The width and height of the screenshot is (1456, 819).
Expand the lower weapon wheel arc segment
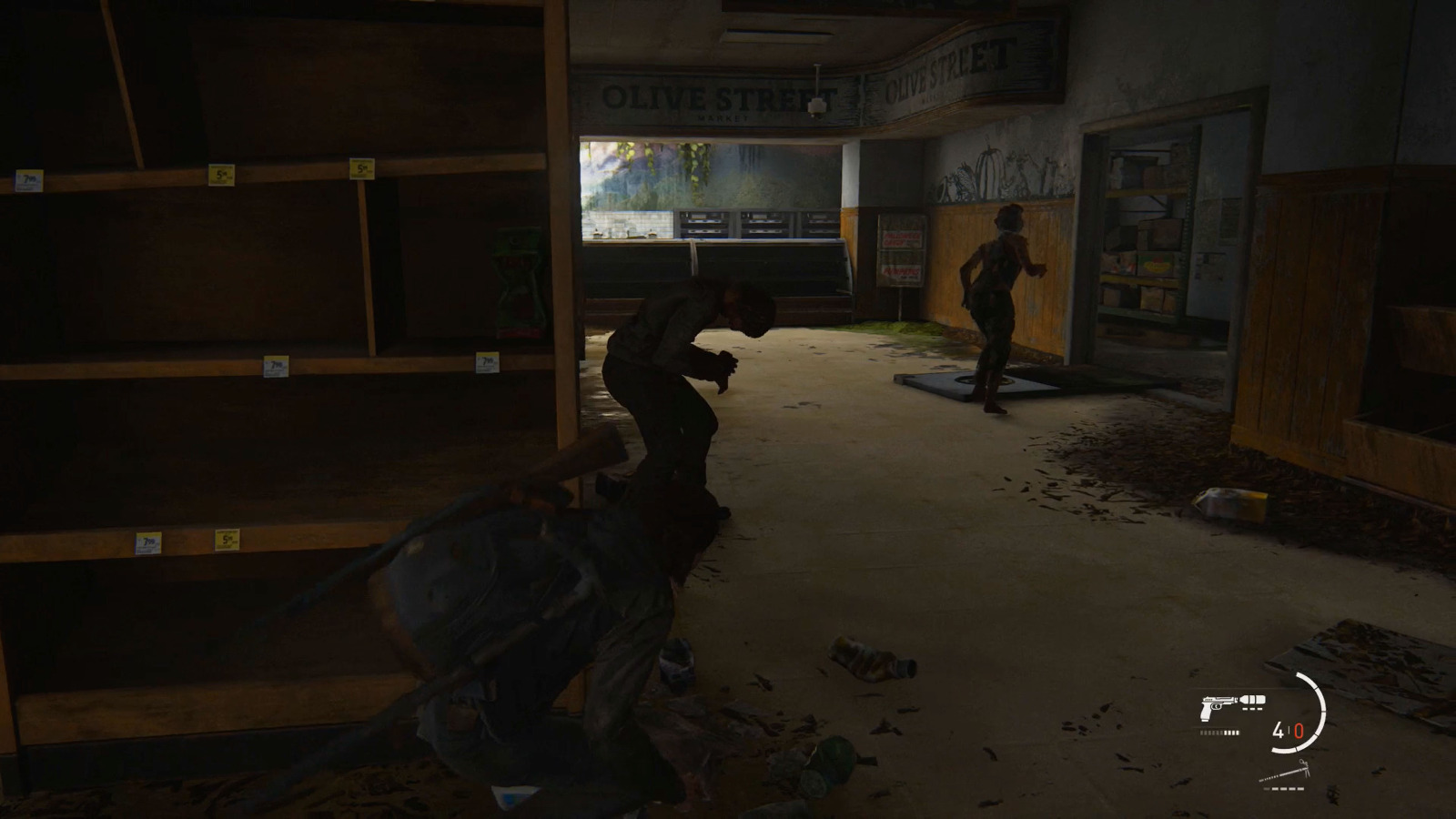tap(1285, 750)
